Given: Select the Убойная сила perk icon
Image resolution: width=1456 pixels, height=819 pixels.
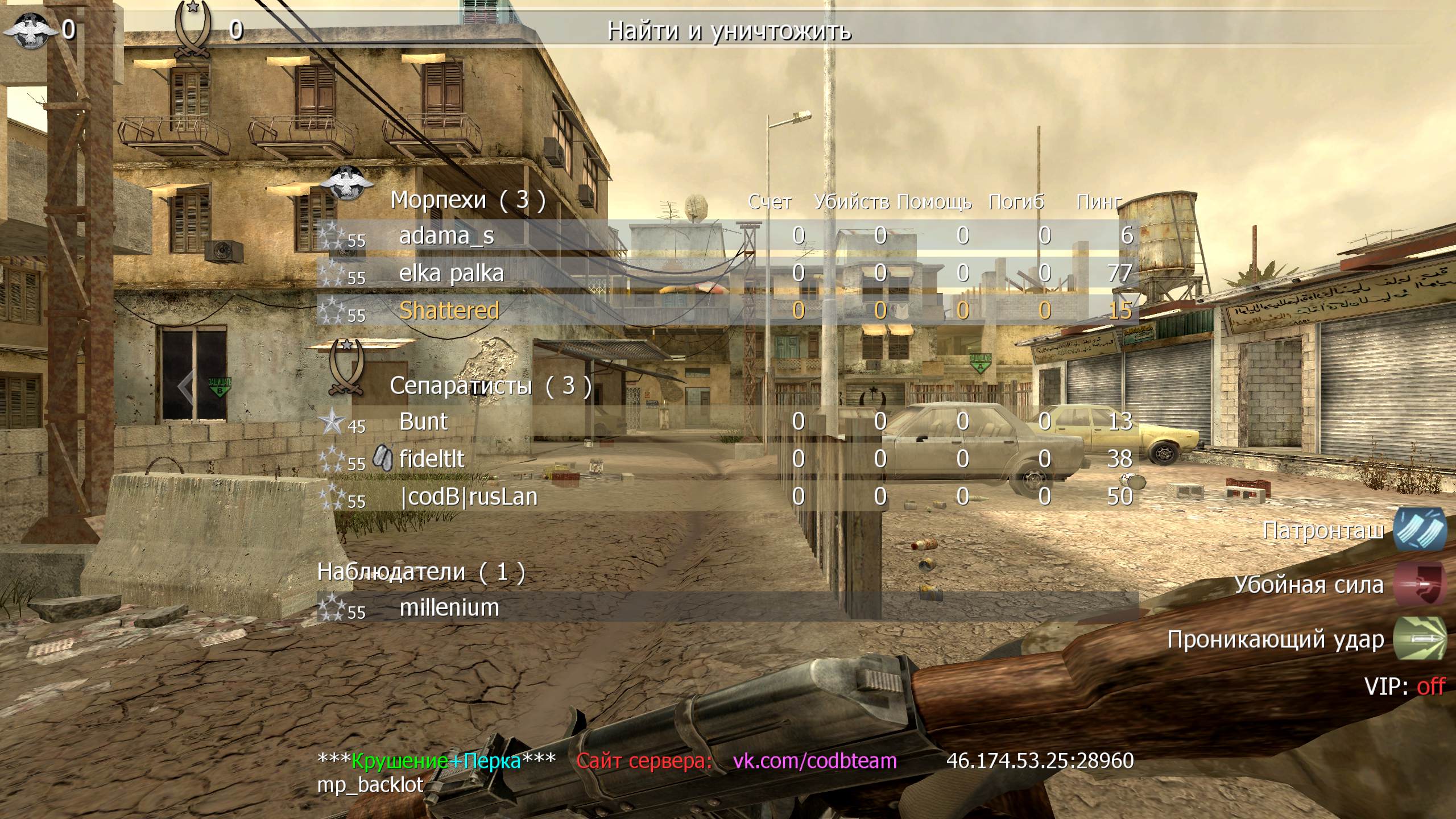Looking at the screenshot, I should (1419, 585).
